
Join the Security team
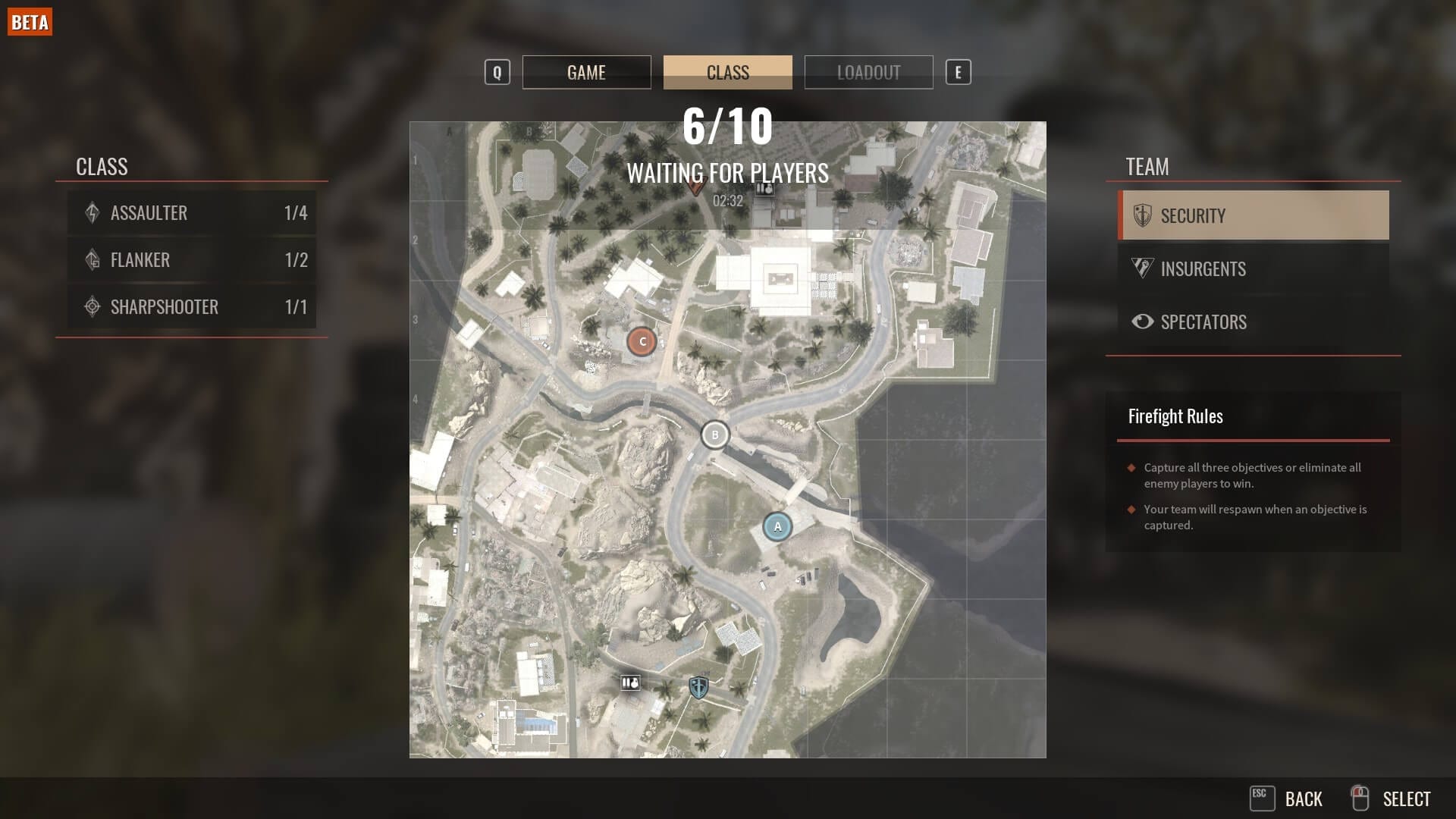1254,216
